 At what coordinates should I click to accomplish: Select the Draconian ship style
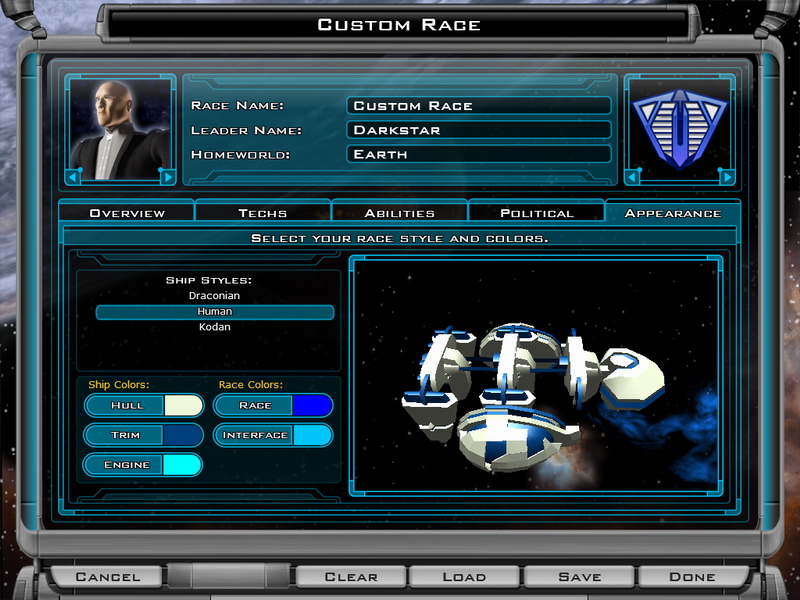pos(214,296)
